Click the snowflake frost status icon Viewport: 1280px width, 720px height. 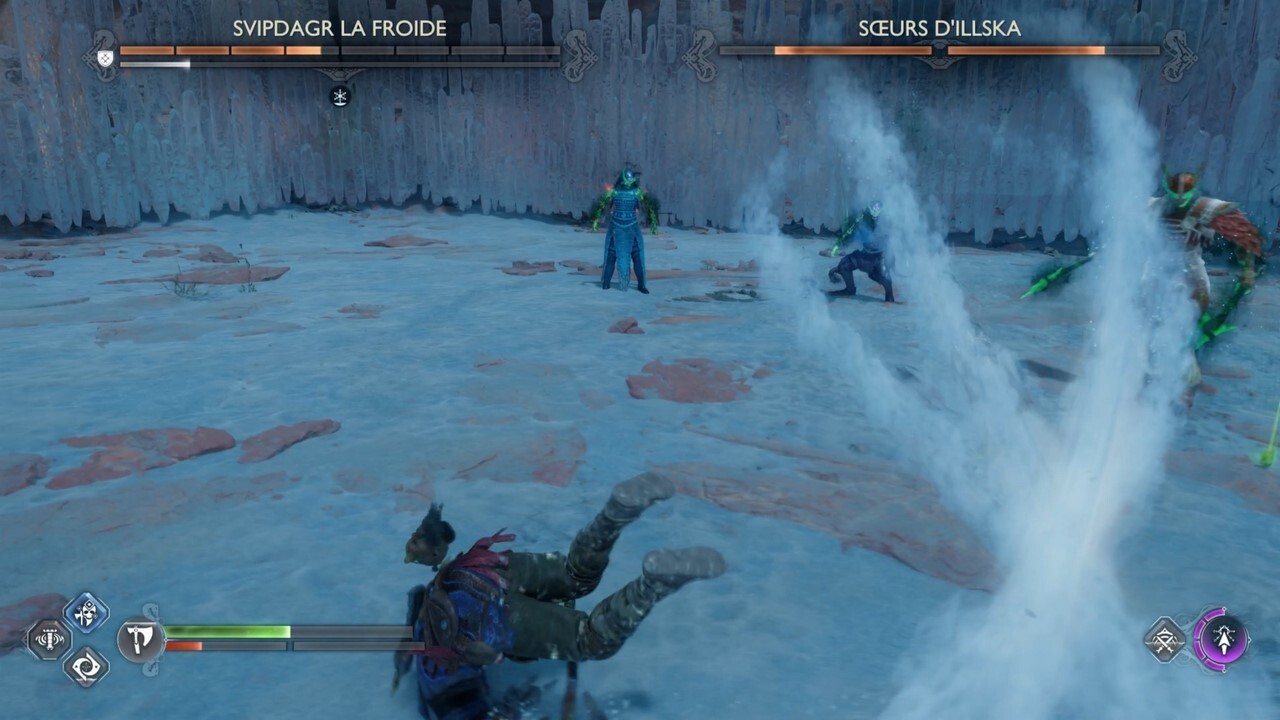point(340,96)
